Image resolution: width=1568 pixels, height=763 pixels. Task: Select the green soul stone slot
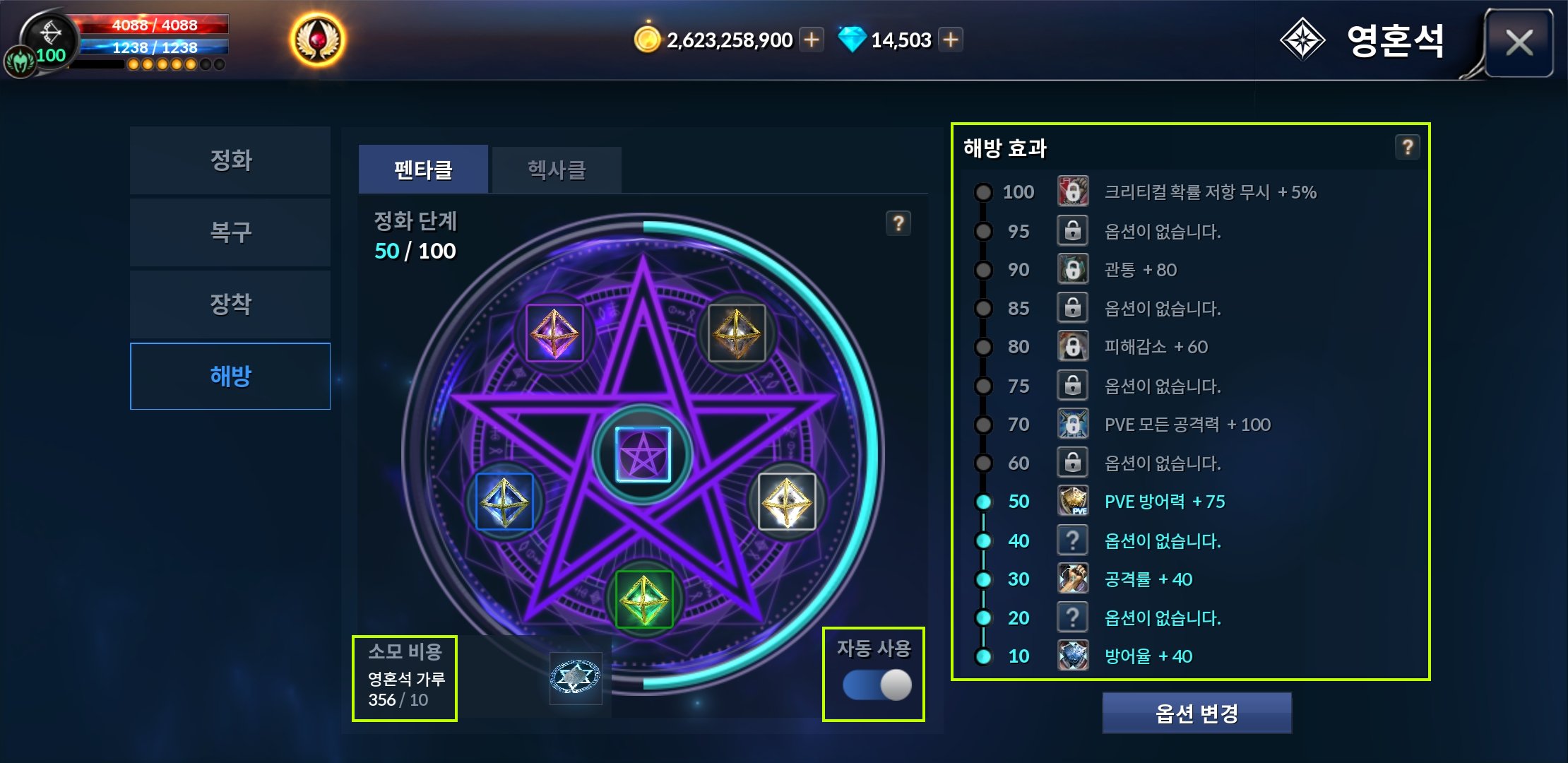point(643,599)
